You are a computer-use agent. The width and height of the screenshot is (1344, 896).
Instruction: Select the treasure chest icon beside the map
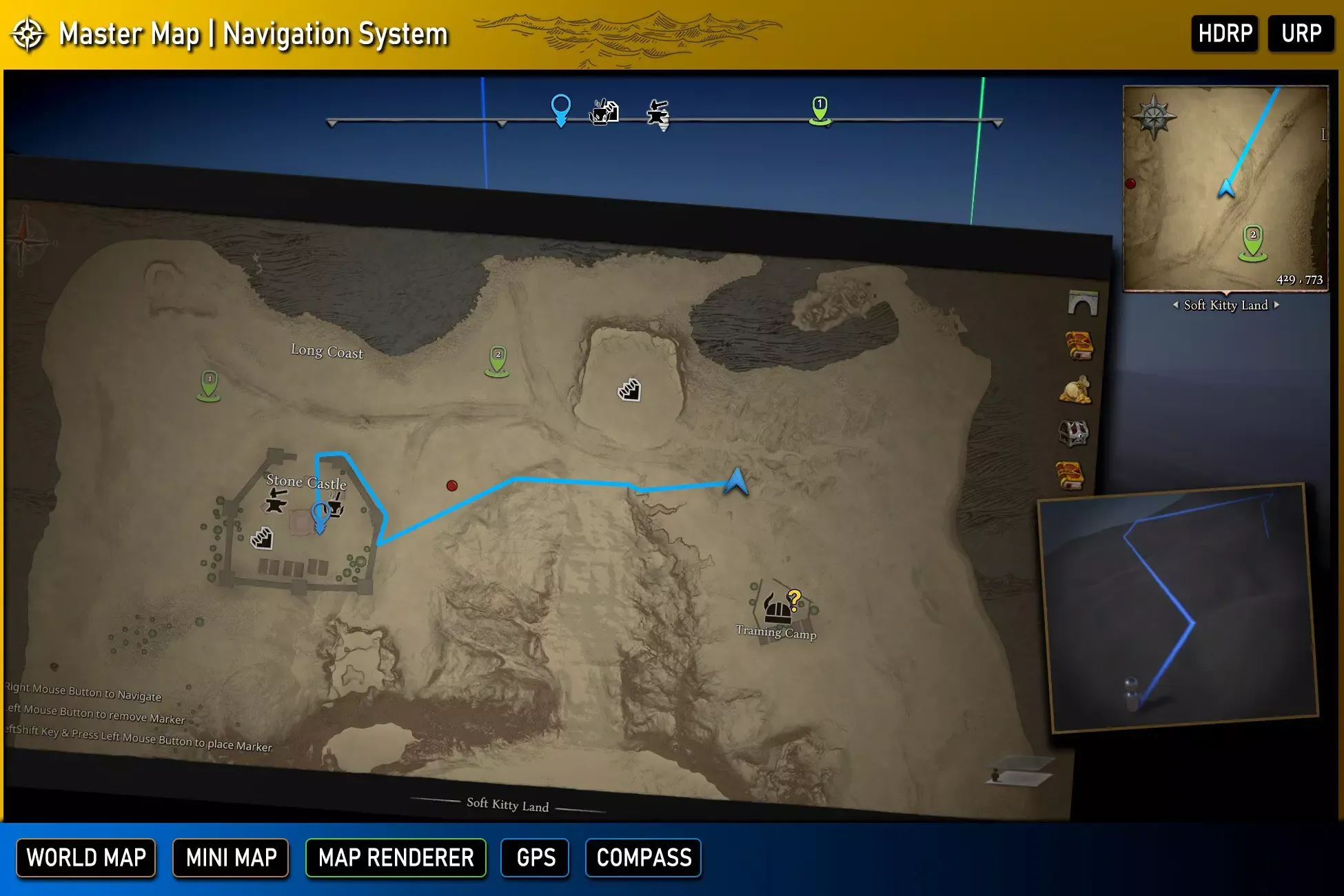(1073, 434)
